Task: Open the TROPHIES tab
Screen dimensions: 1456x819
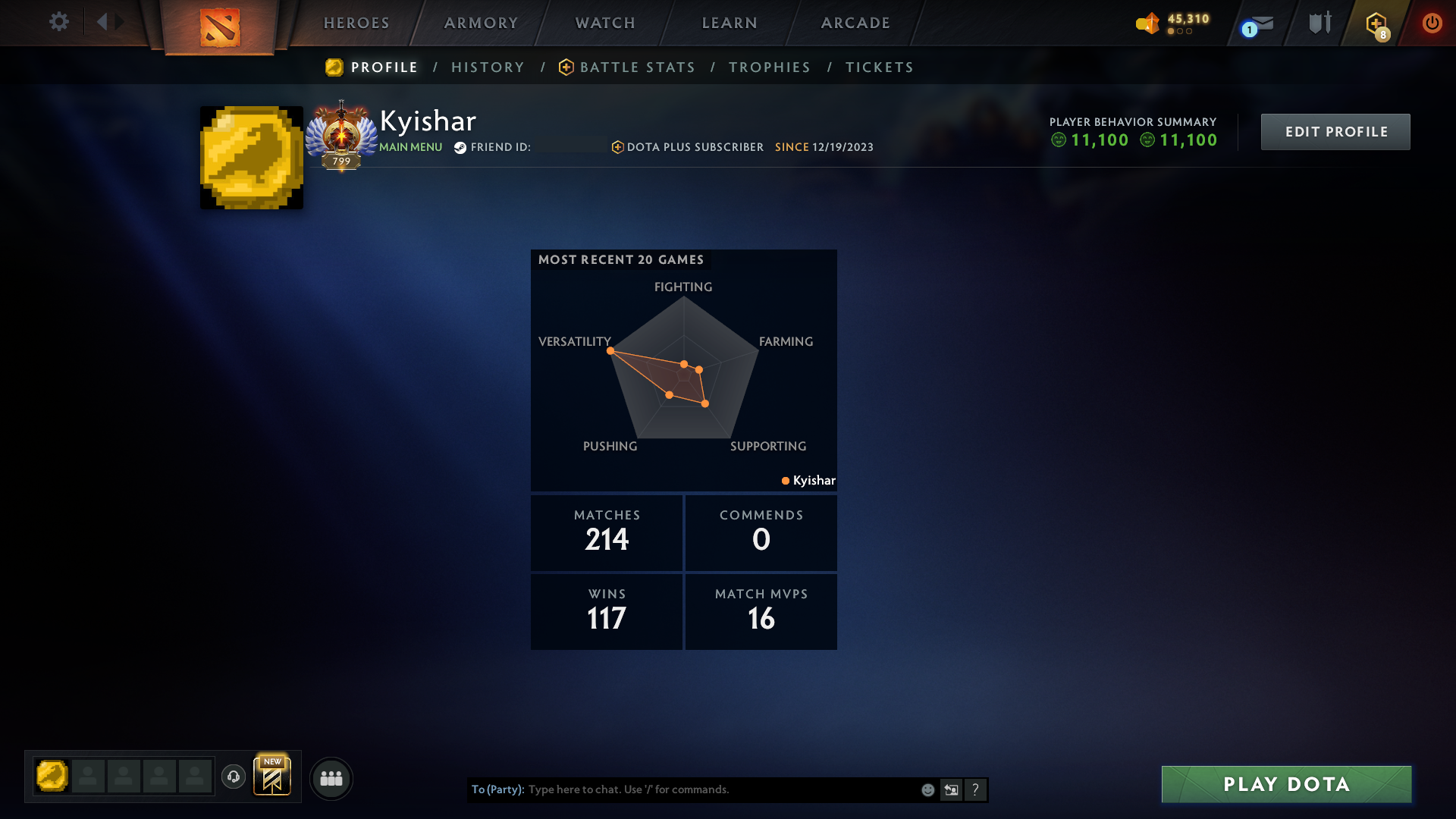Action: point(769,67)
